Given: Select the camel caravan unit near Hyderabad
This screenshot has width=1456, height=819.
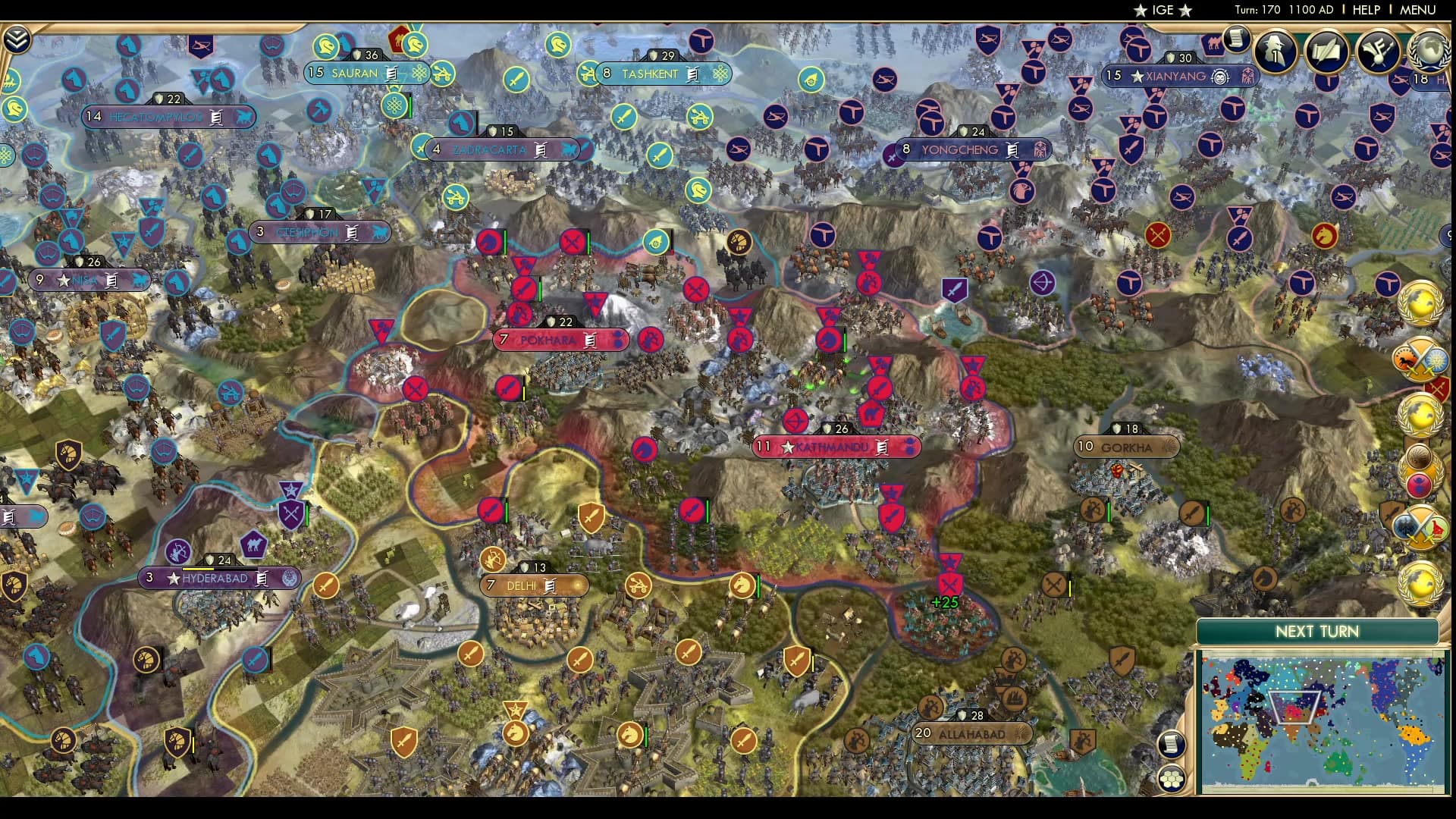Looking at the screenshot, I should coord(253,543).
